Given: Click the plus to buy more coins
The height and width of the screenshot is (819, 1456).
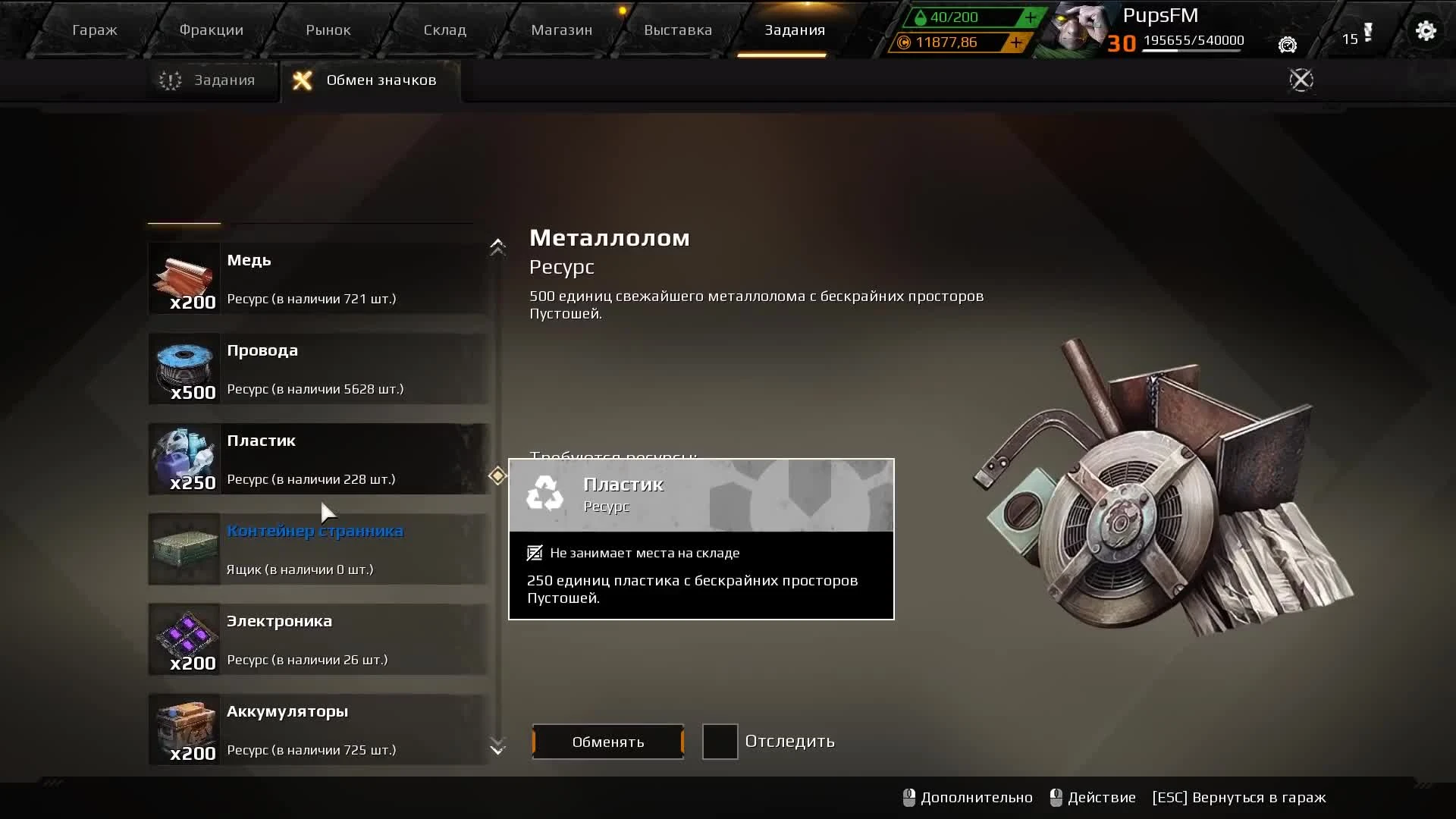Looking at the screenshot, I should click(x=1015, y=43).
